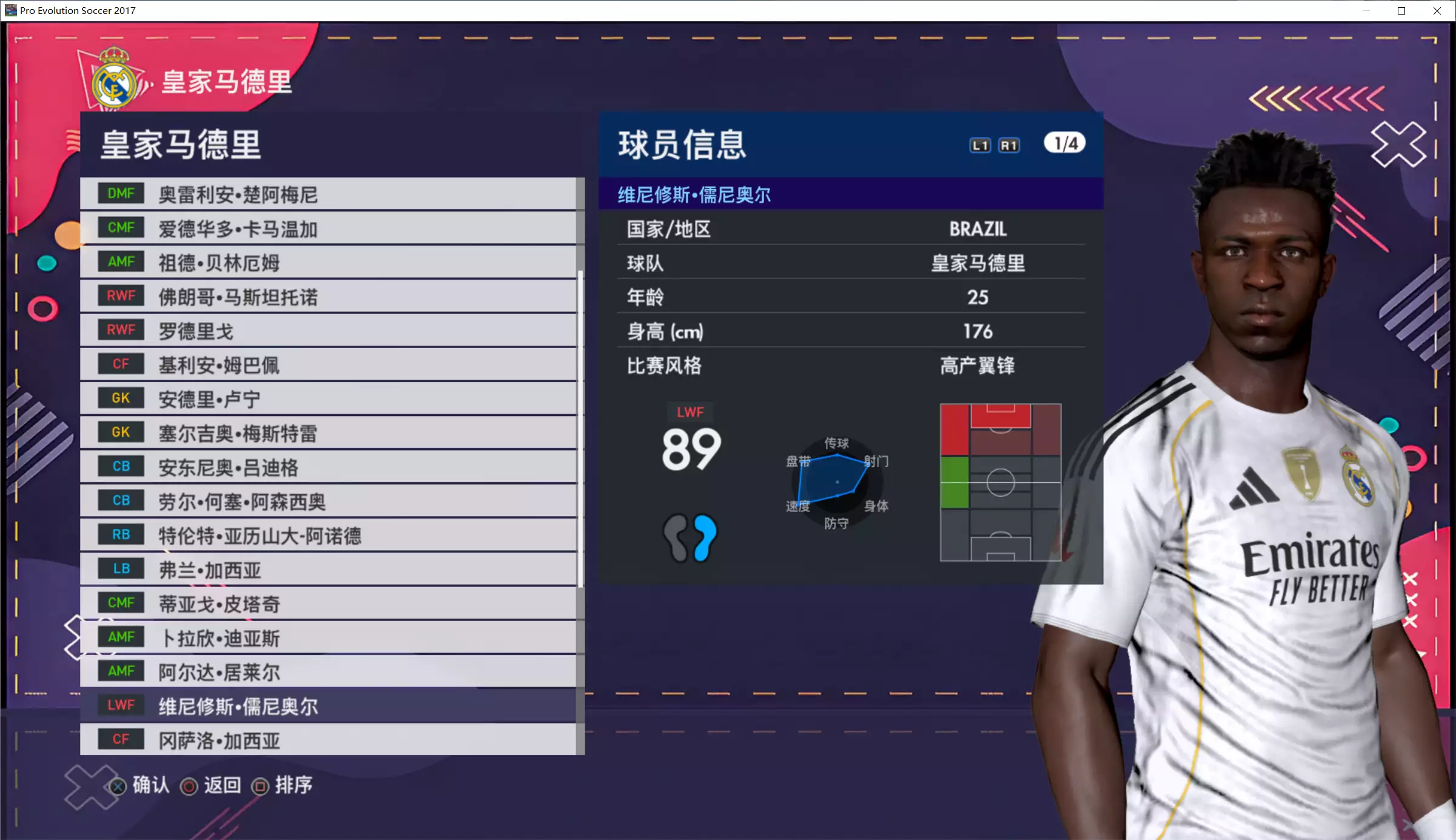Select the 佛朗哥•马斯坦托诺 row

[327, 297]
